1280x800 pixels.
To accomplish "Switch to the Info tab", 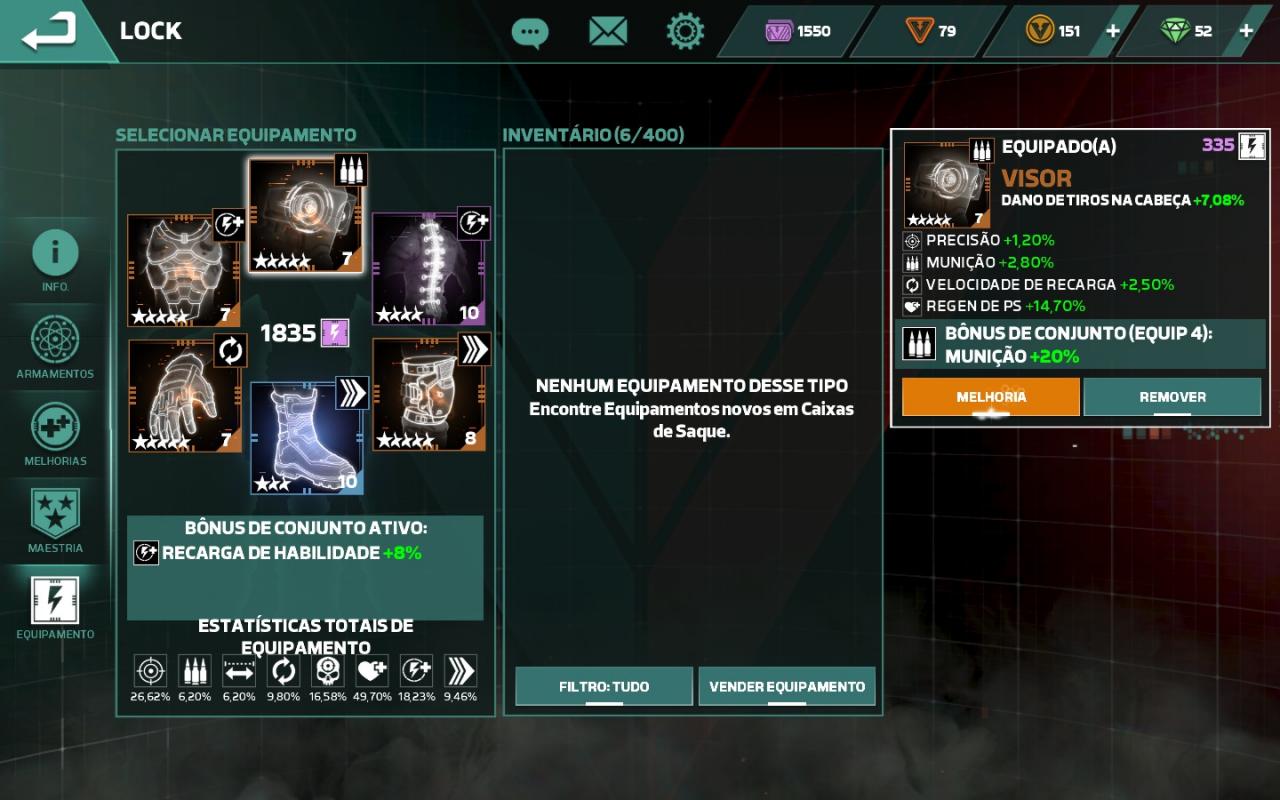I will (55, 259).
